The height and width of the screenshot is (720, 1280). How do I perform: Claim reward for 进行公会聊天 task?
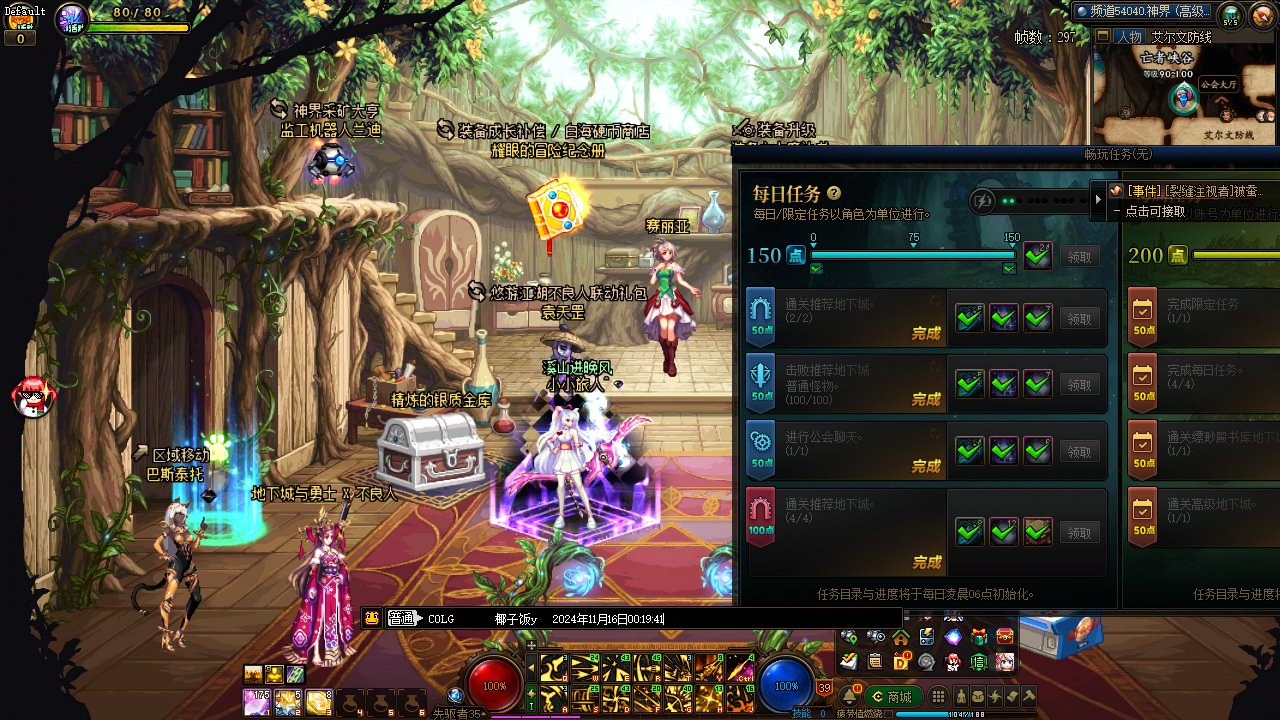point(1079,452)
